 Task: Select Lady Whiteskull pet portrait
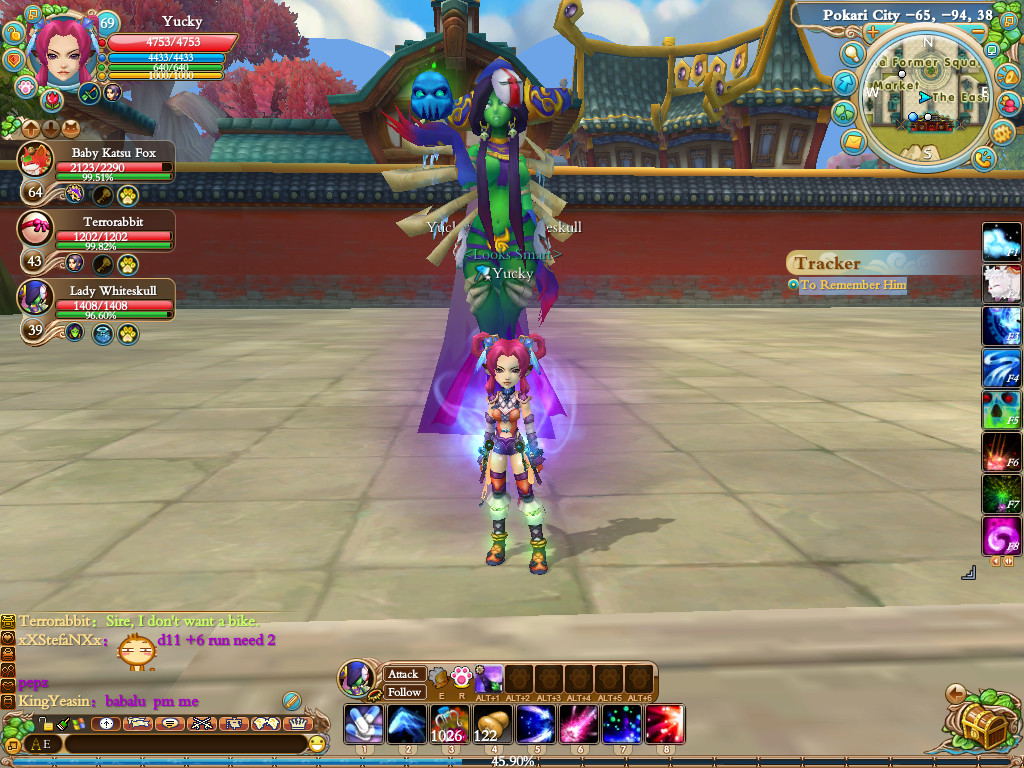37,296
